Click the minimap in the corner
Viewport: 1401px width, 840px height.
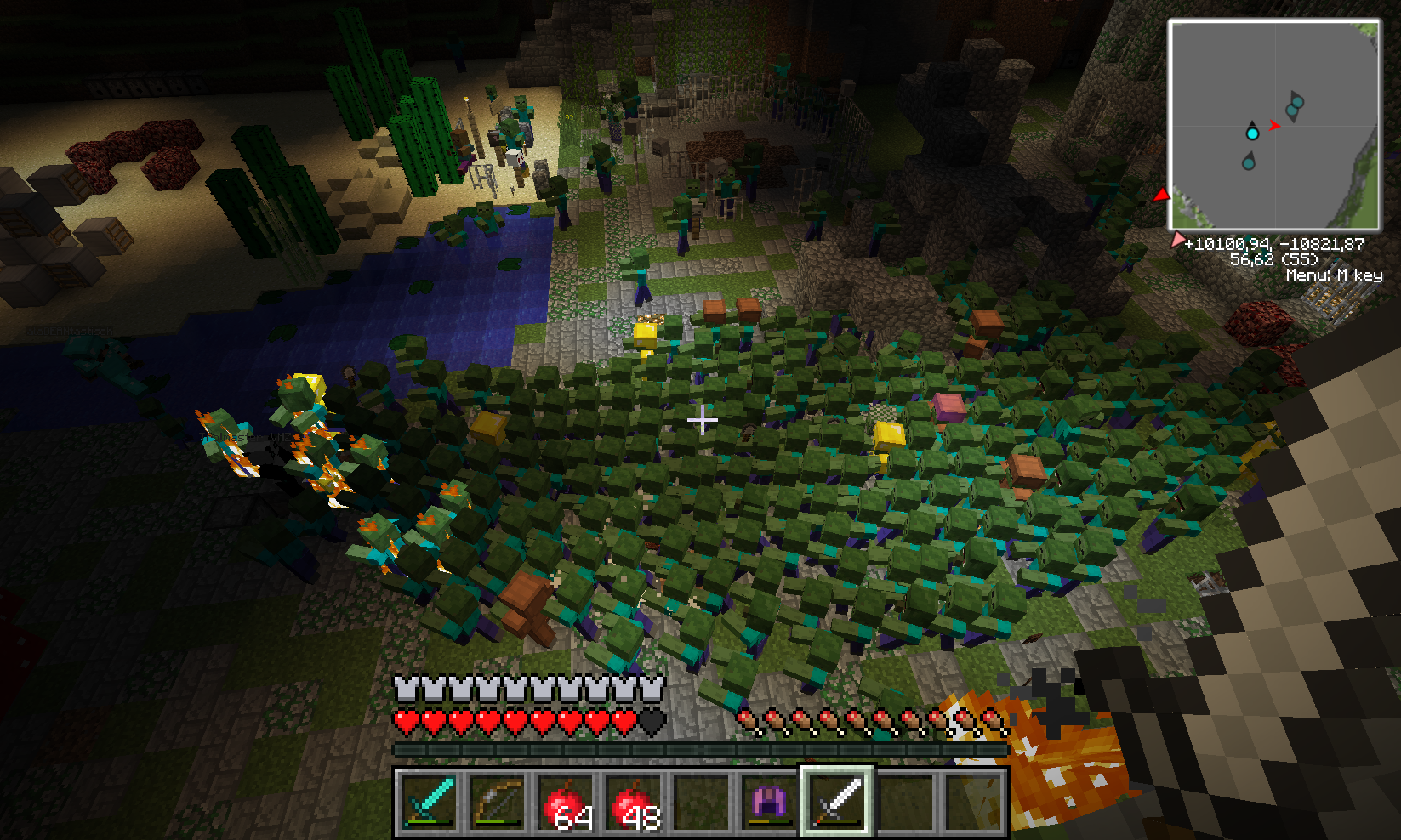(1273, 125)
